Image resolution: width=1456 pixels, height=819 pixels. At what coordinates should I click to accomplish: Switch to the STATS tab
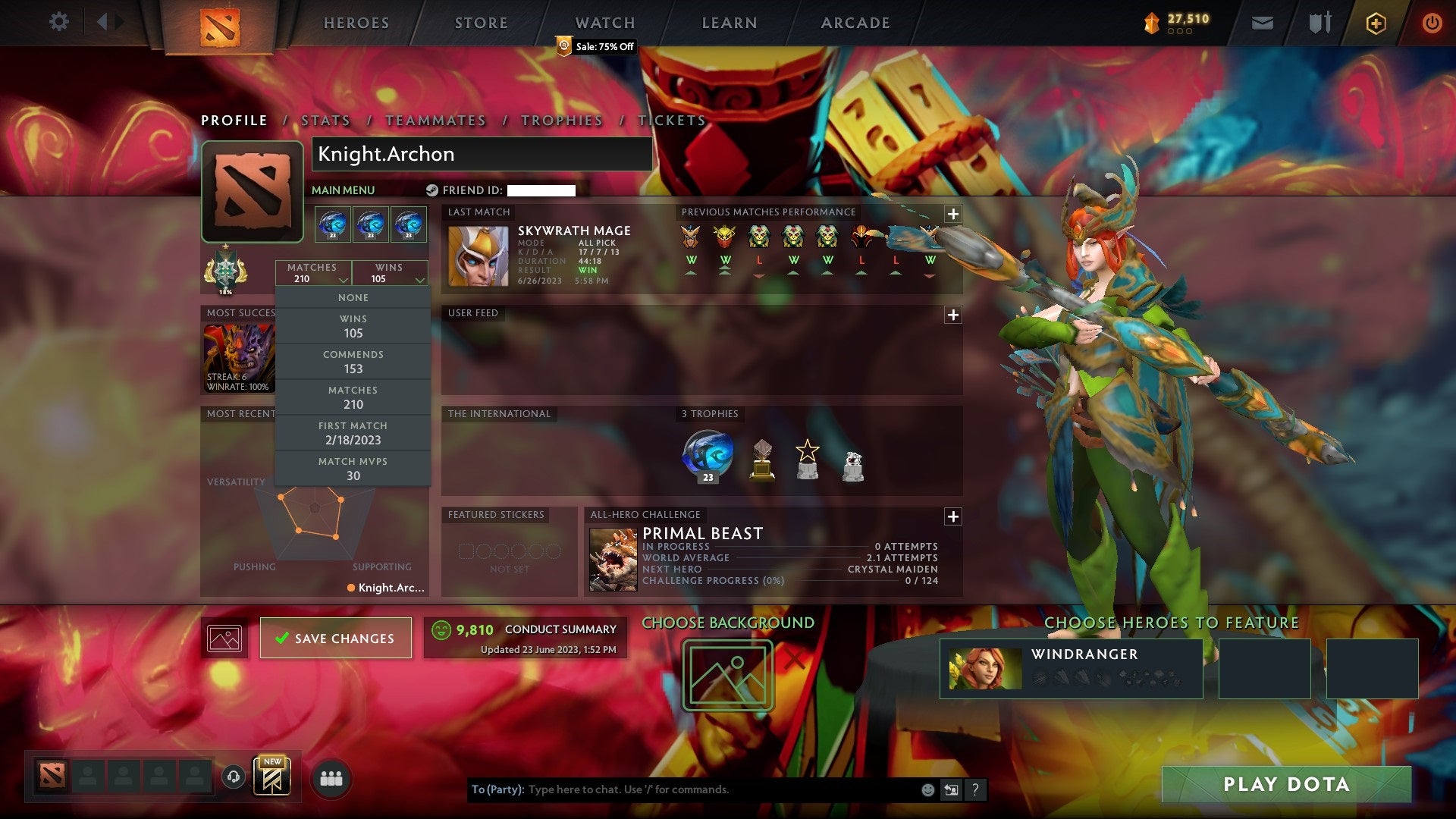tap(325, 120)
